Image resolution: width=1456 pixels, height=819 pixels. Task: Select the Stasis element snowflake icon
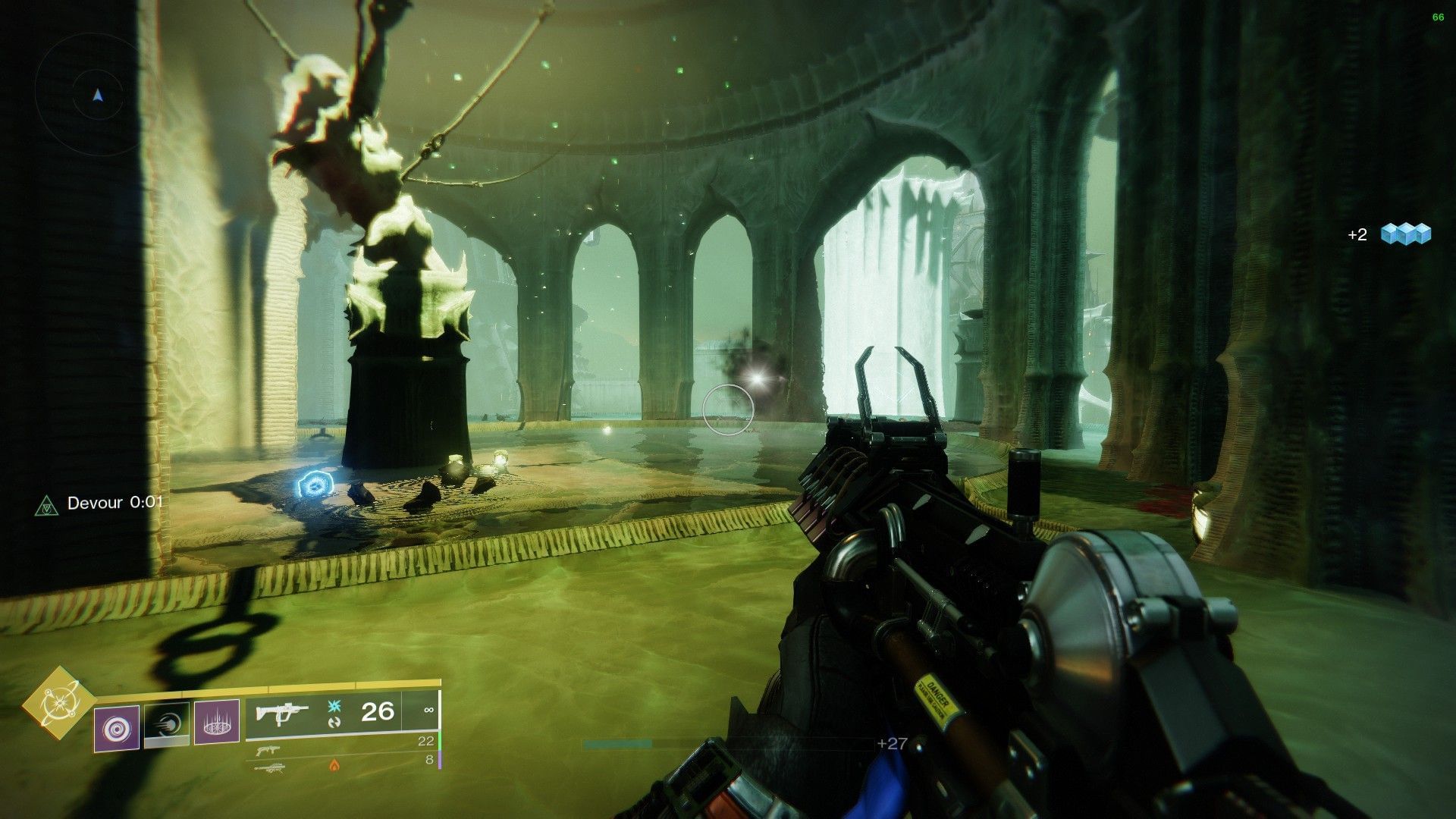pos(334,705)
